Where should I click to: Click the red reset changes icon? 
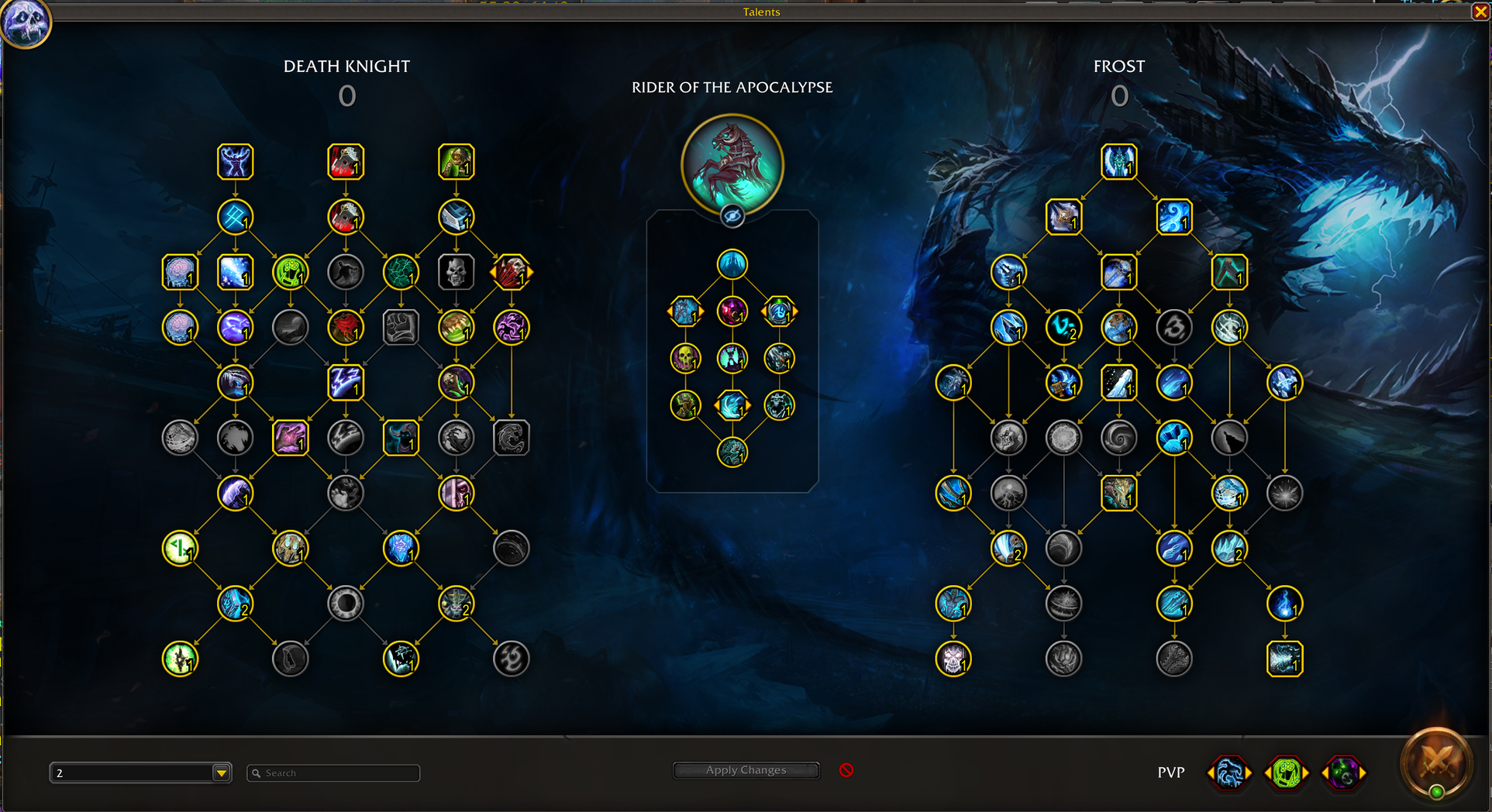pos(846,770)
